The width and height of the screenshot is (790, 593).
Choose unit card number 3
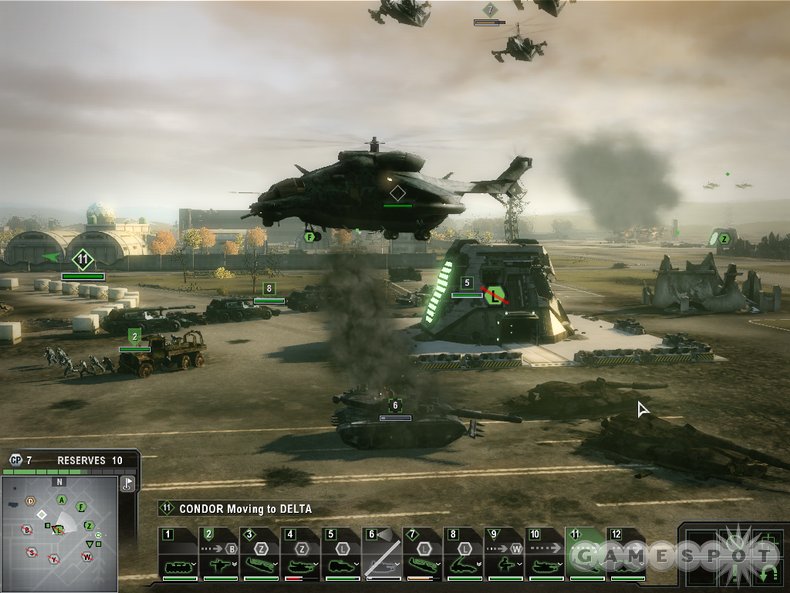tap(260, 555)
